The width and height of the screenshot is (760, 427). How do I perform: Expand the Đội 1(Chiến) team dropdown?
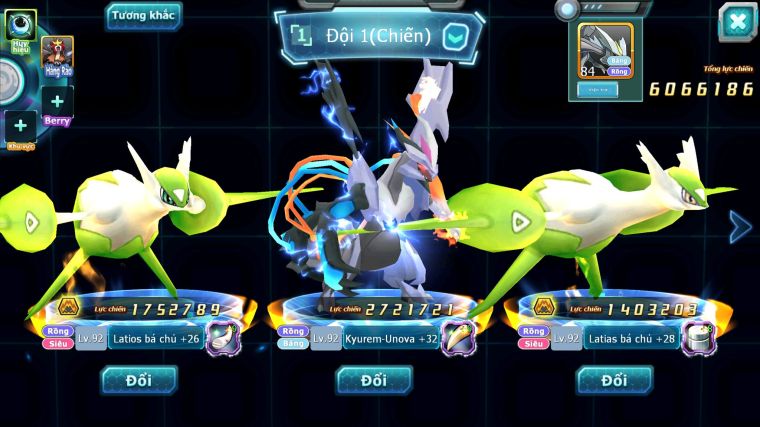tap(455, 37)
